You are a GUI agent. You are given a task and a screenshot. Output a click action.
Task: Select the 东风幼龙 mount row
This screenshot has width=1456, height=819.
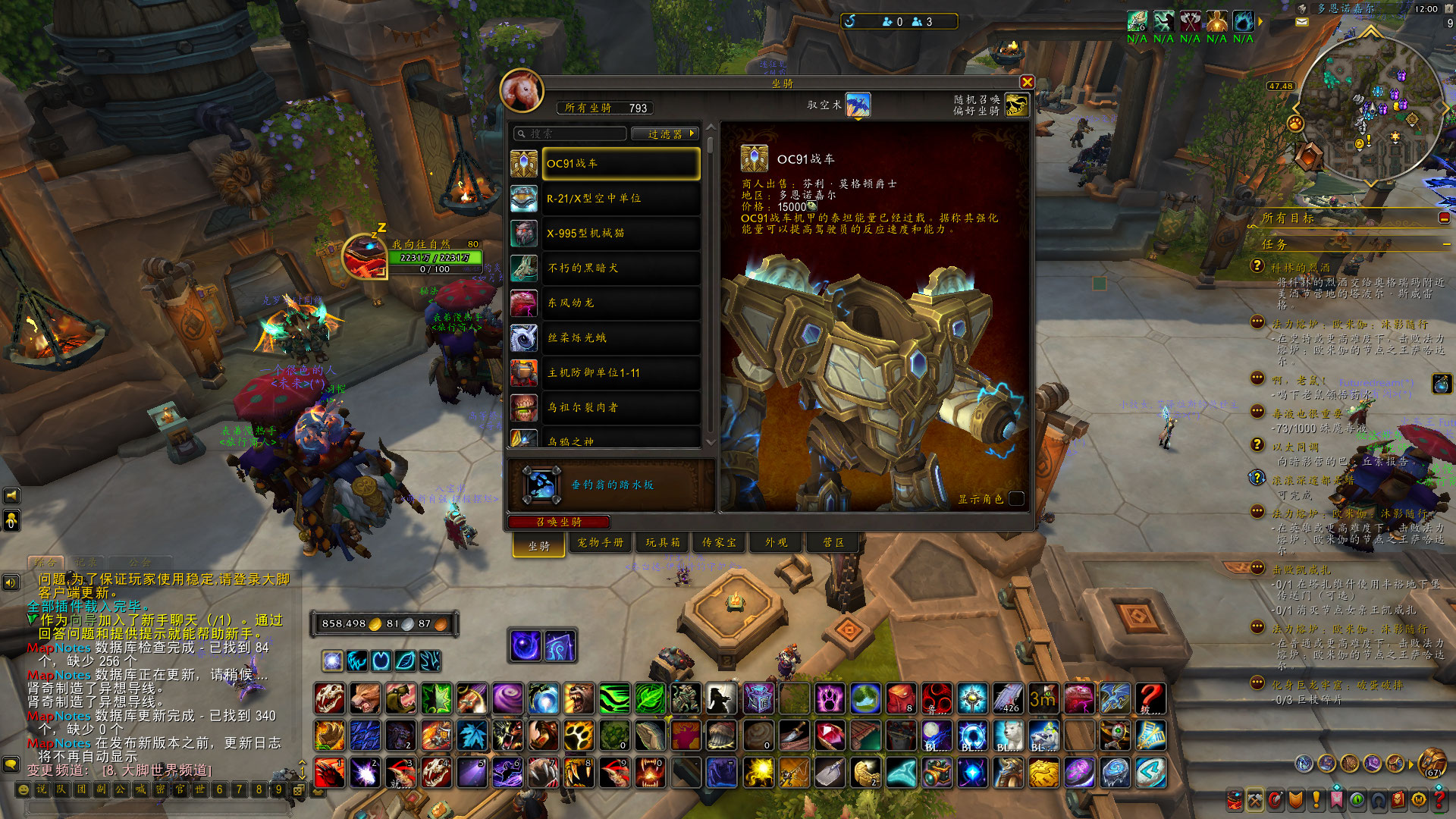(x=620, y=303)
